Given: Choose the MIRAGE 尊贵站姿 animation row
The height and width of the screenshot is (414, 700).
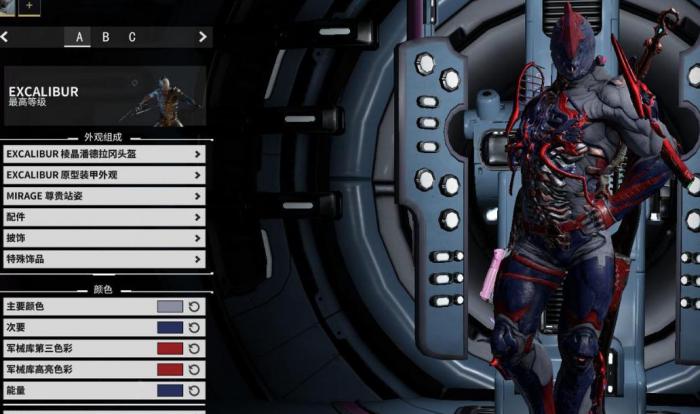Looking at the screenshot, I should point(105,196).
